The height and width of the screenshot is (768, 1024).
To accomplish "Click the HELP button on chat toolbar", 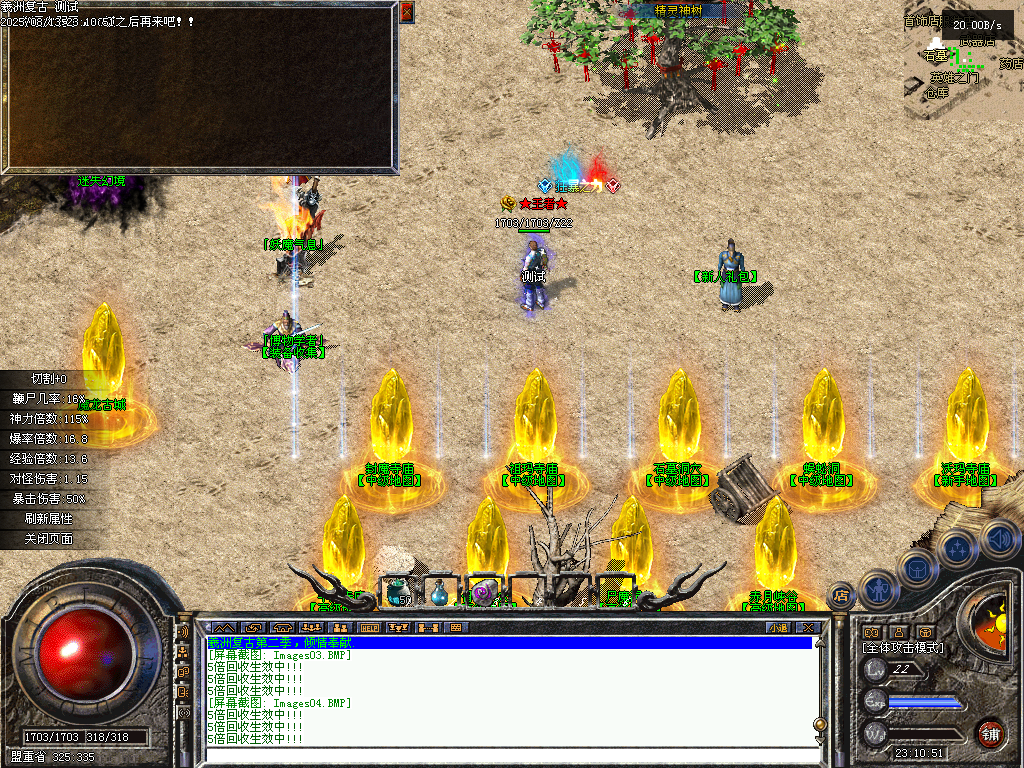I will pos(370,628).
